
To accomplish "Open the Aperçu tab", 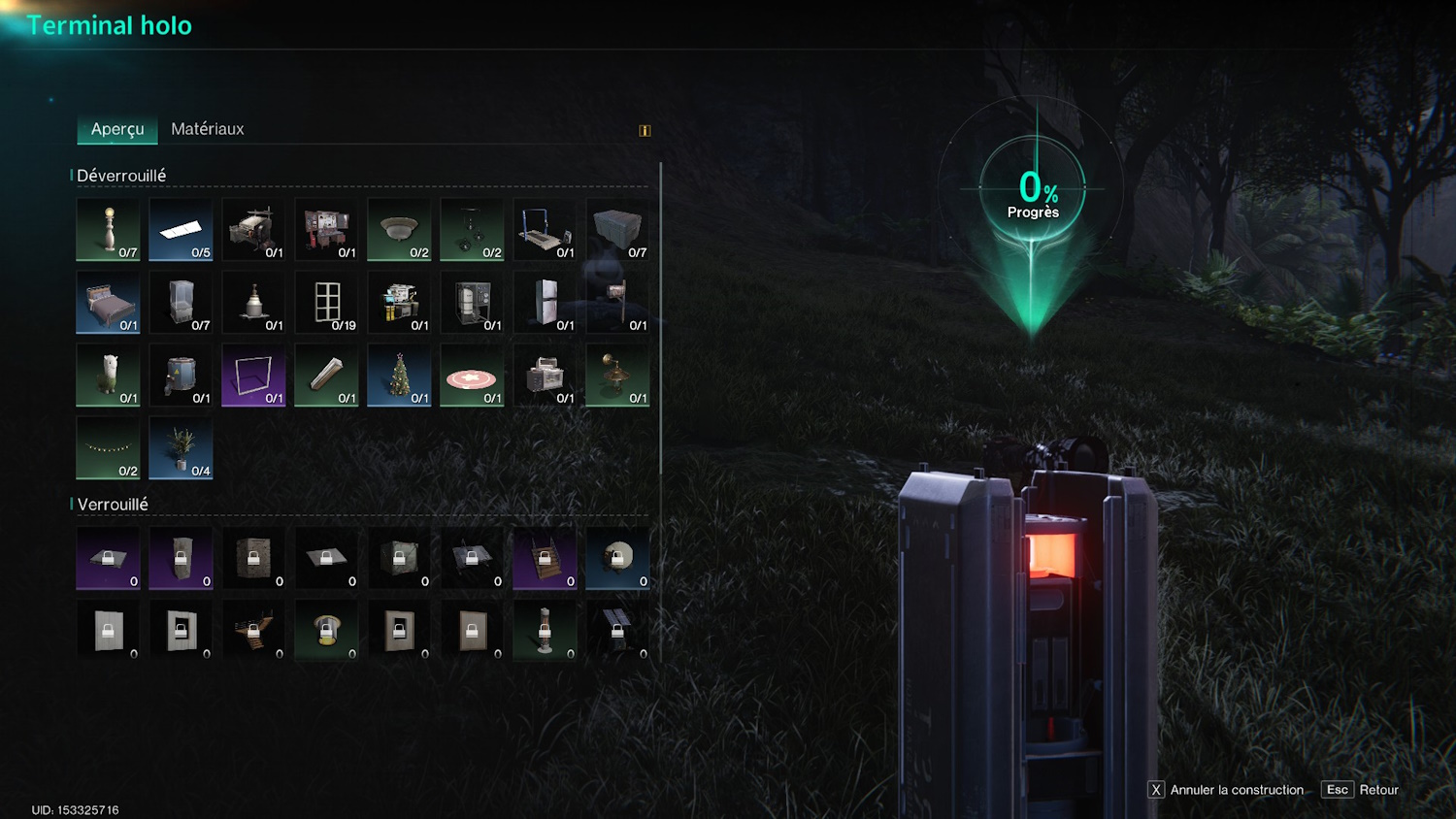I will [117, 129].
